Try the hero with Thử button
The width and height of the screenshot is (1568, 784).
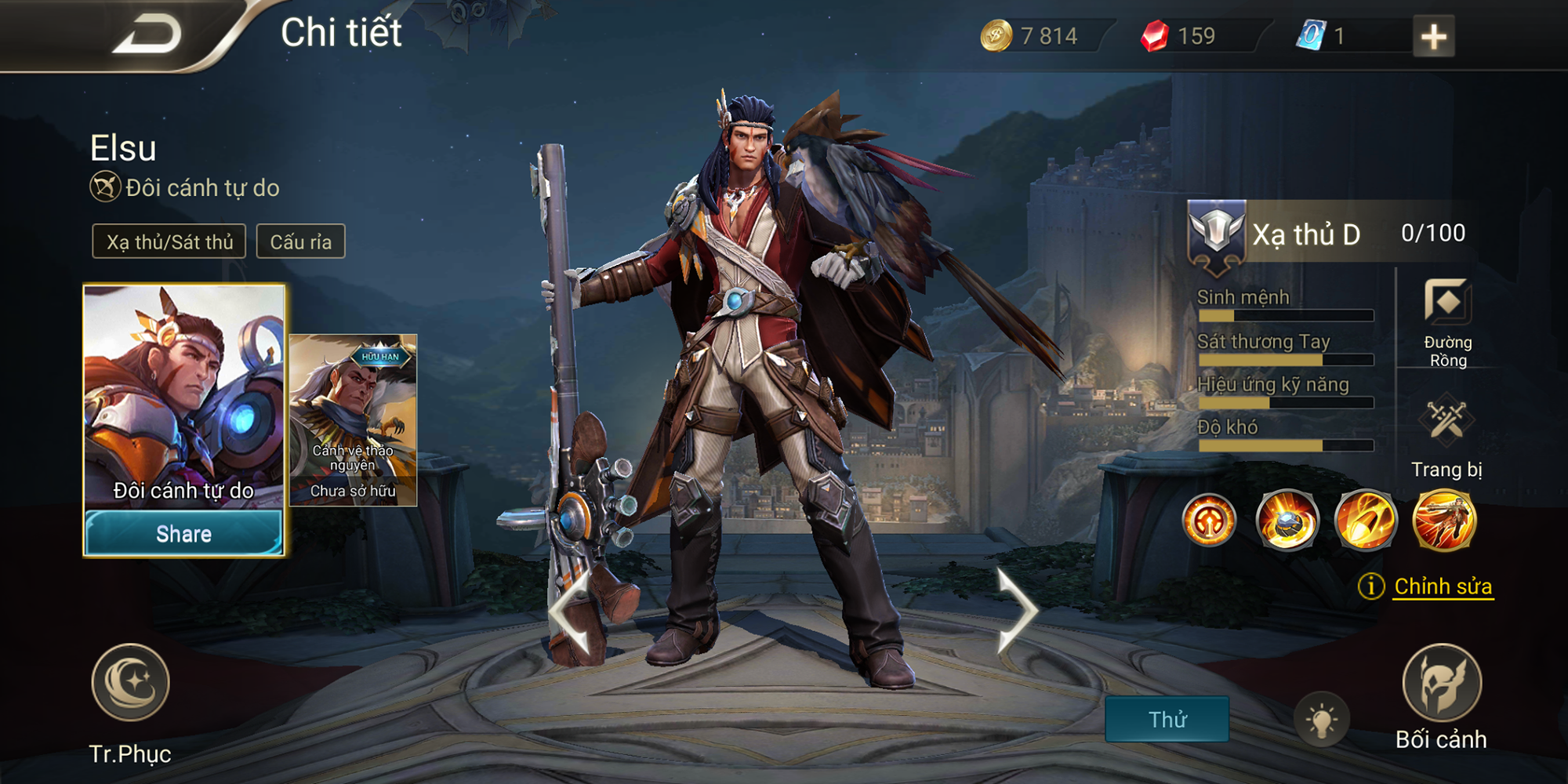click(x=1167, y=719)
